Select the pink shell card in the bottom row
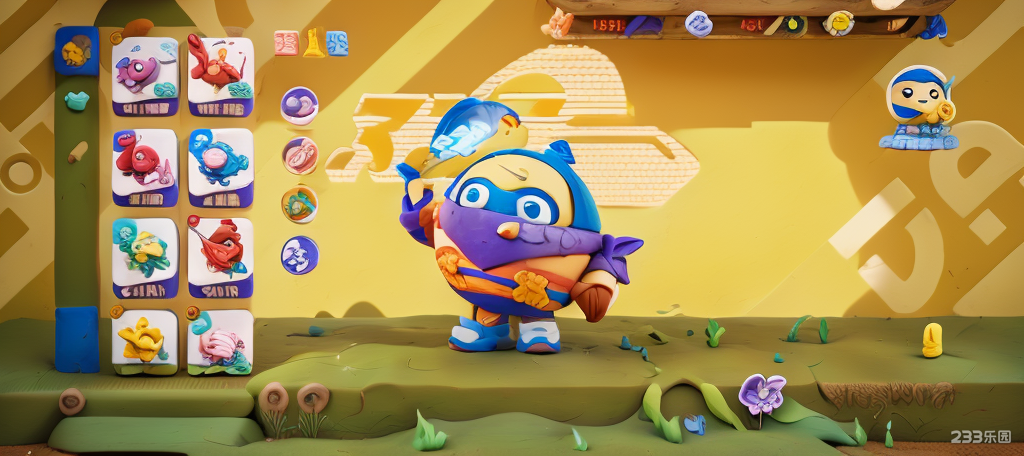Screen dimensions: 1024x456 pyautogui.click(x=220, y=341)
